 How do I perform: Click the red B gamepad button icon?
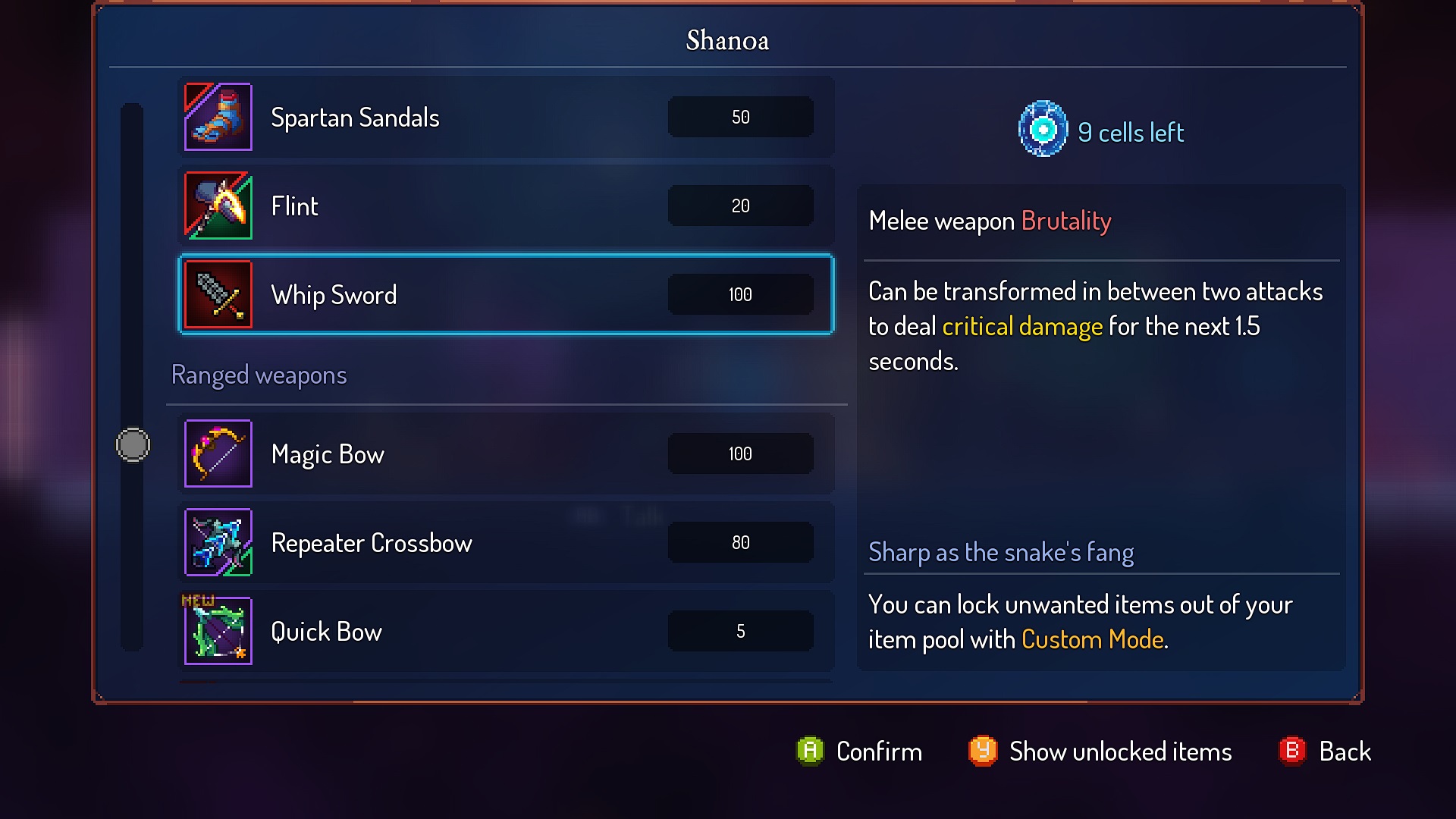click(1291, 752)
